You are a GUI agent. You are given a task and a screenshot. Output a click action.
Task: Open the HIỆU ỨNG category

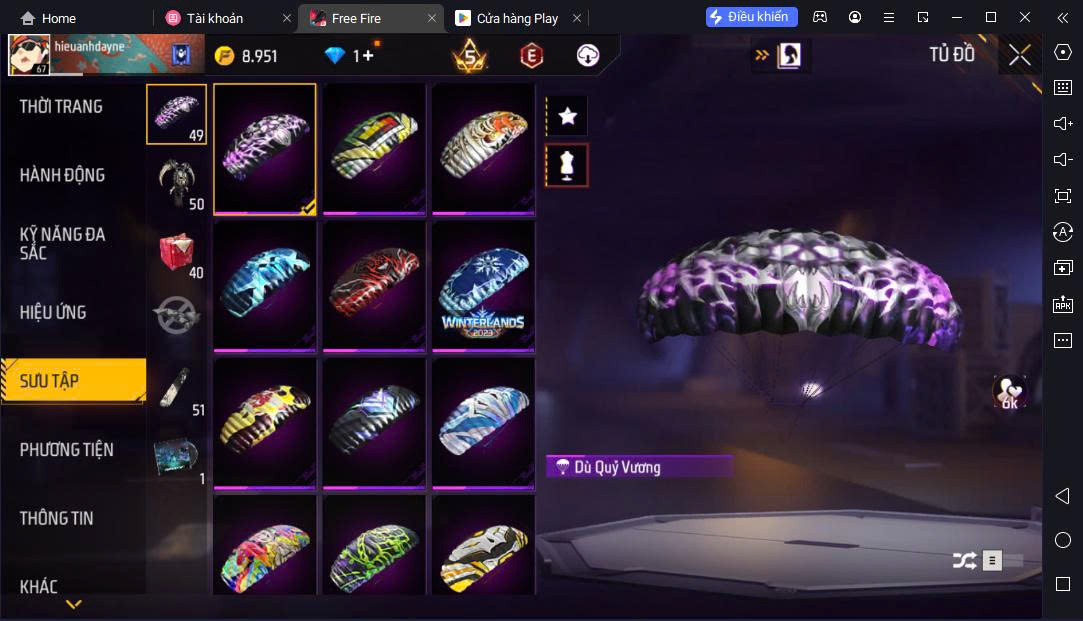[x=53, y=312]
